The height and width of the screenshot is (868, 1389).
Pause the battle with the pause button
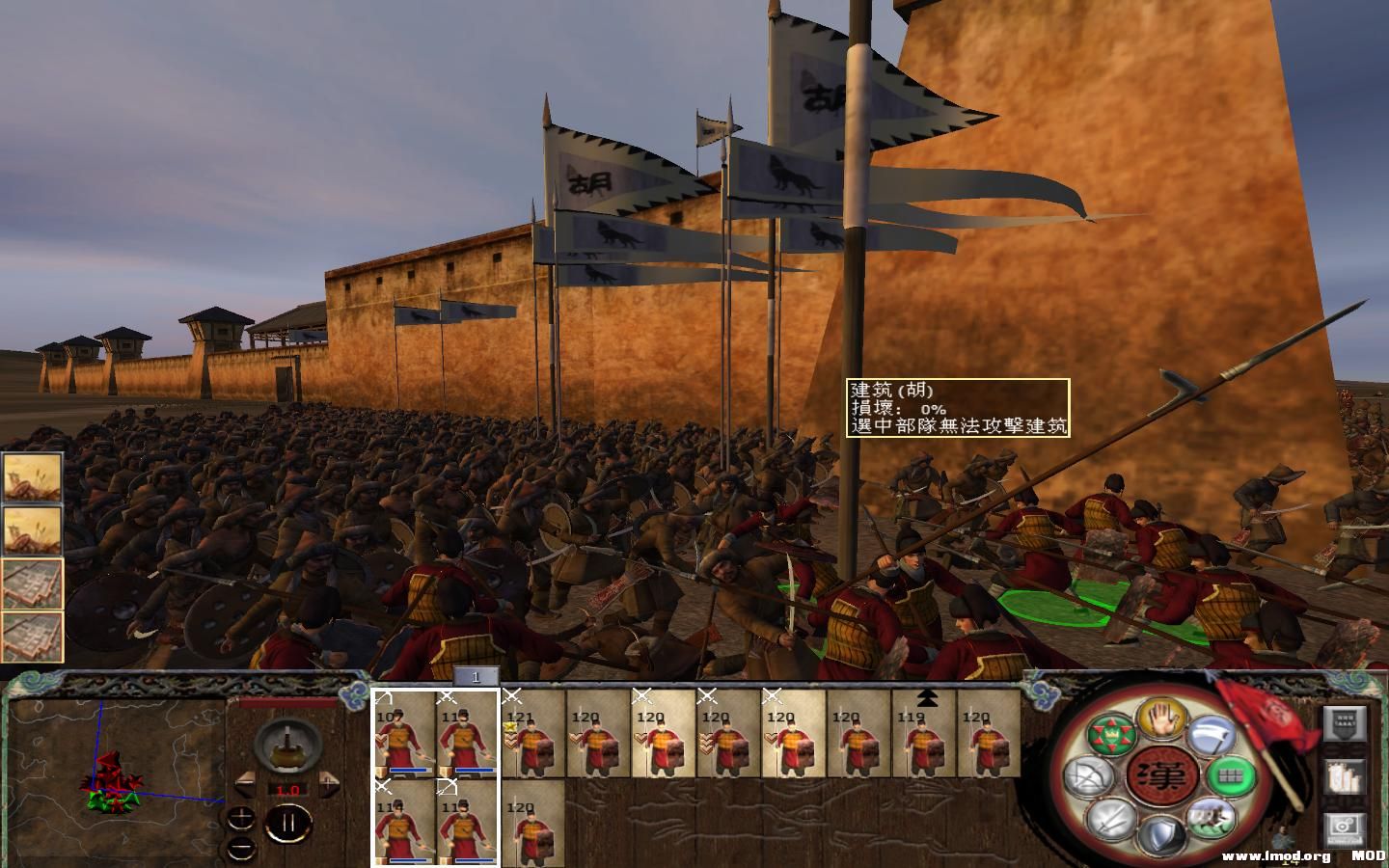click(x=288, y=823)
